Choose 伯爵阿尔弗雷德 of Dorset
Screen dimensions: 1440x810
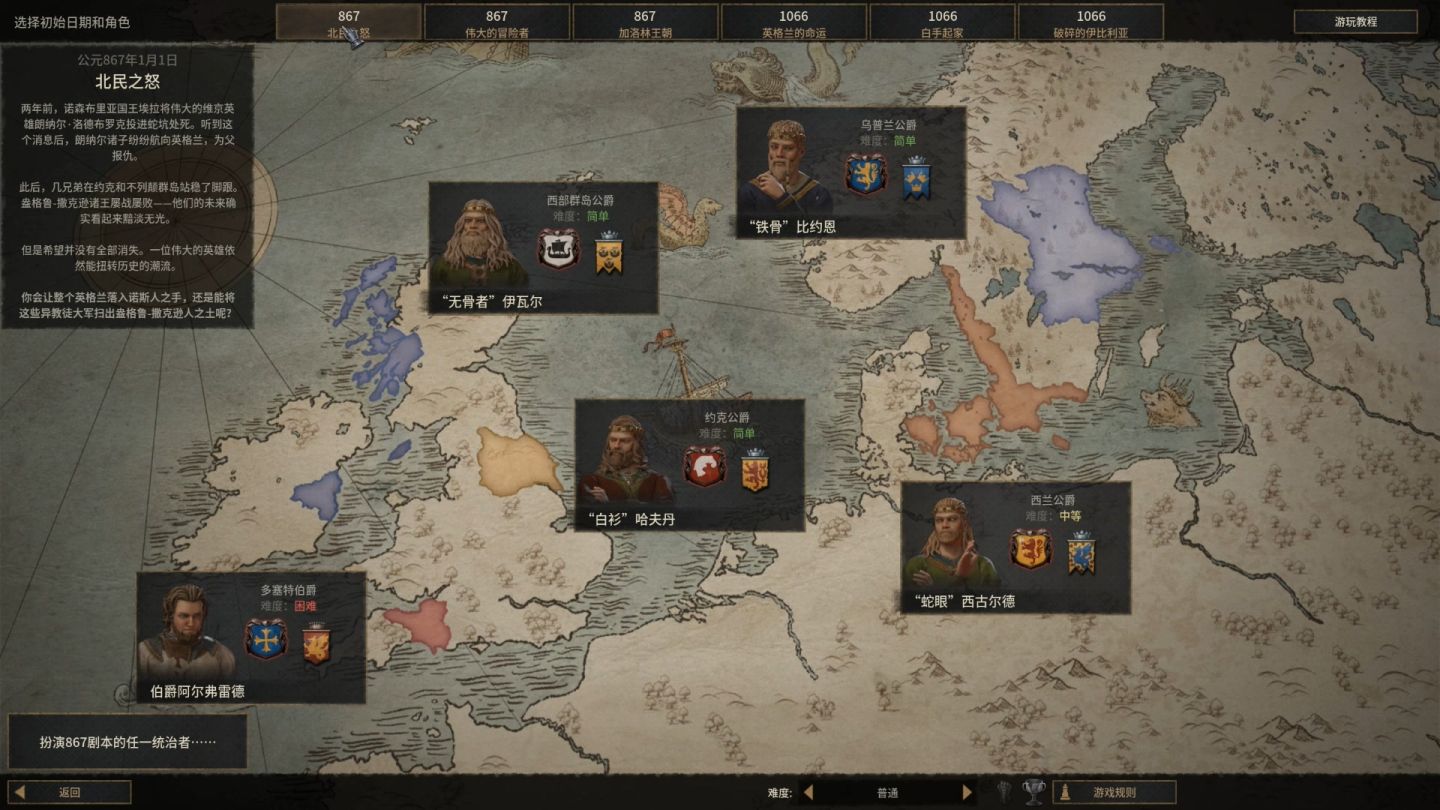[251, 637]
